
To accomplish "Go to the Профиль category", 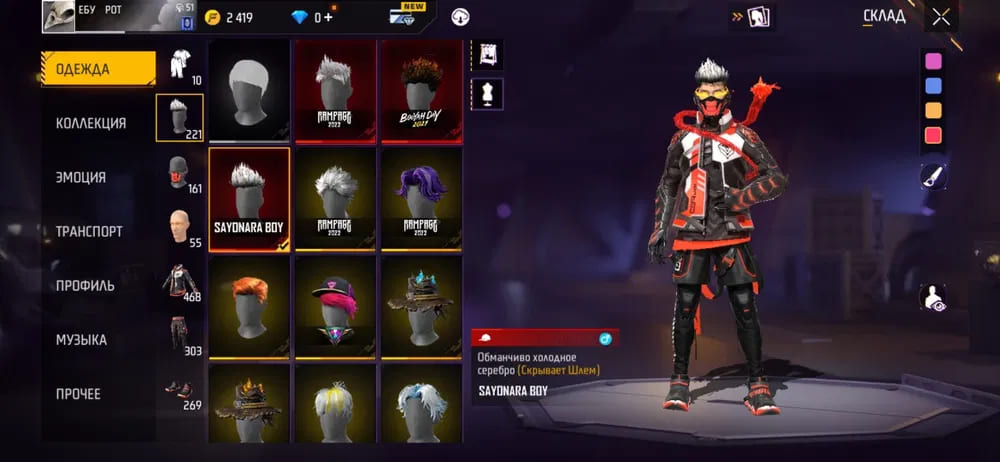I will (85, 285).
